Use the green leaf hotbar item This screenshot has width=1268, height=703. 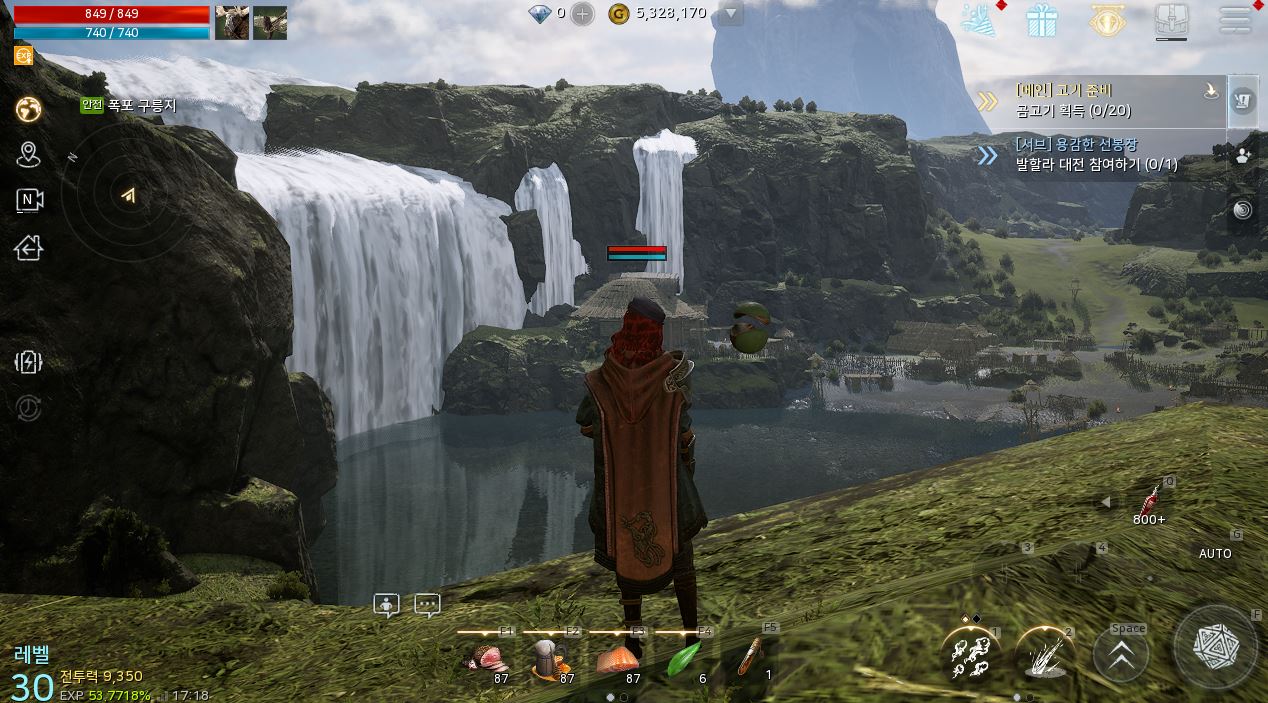pyautogui.click(x=685, y=659)
